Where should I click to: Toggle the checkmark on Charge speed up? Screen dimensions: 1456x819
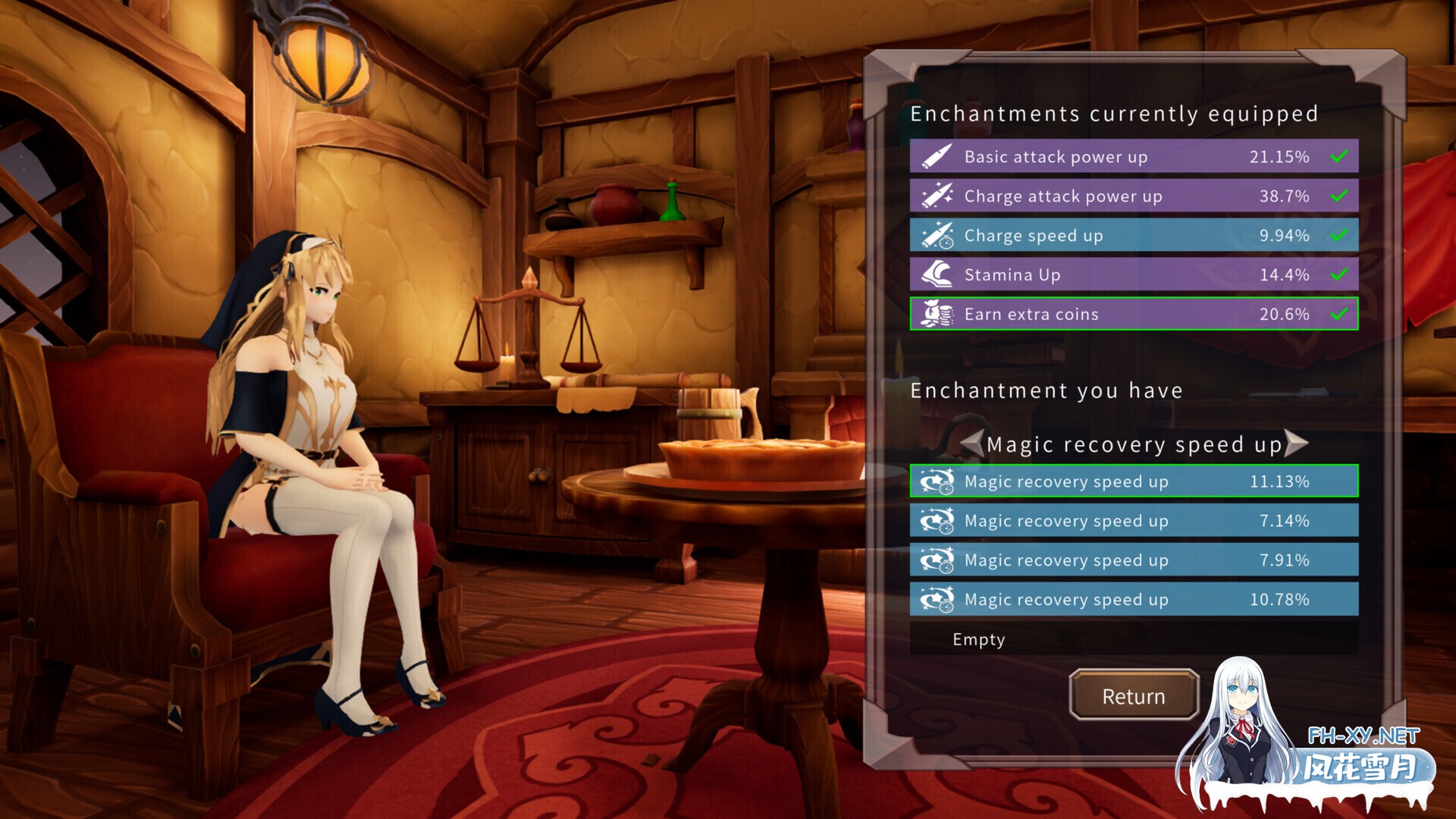pos(1338,235)
